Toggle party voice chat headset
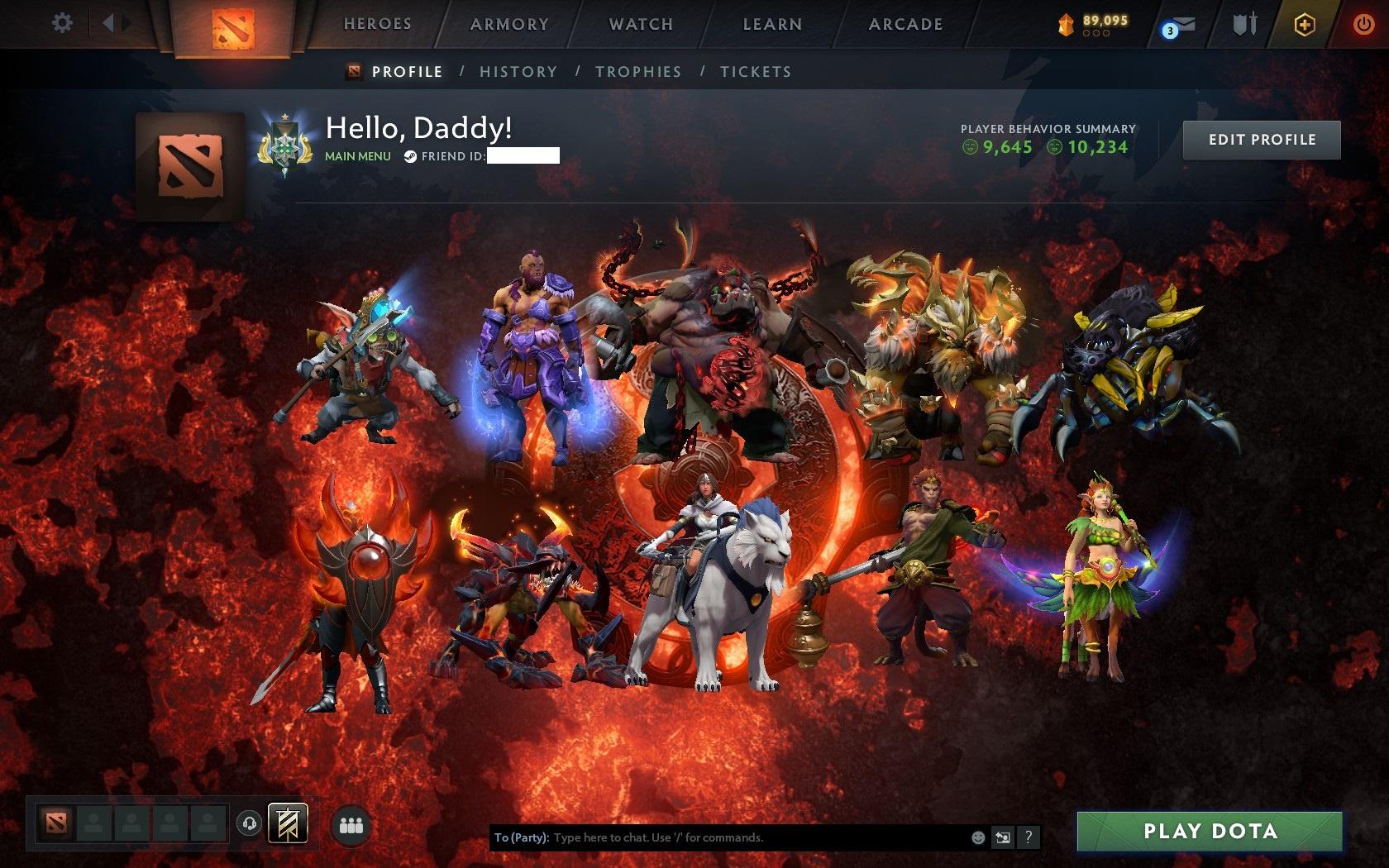The height and width of the screenshot is (868, 1389). [x=248, y=823]
